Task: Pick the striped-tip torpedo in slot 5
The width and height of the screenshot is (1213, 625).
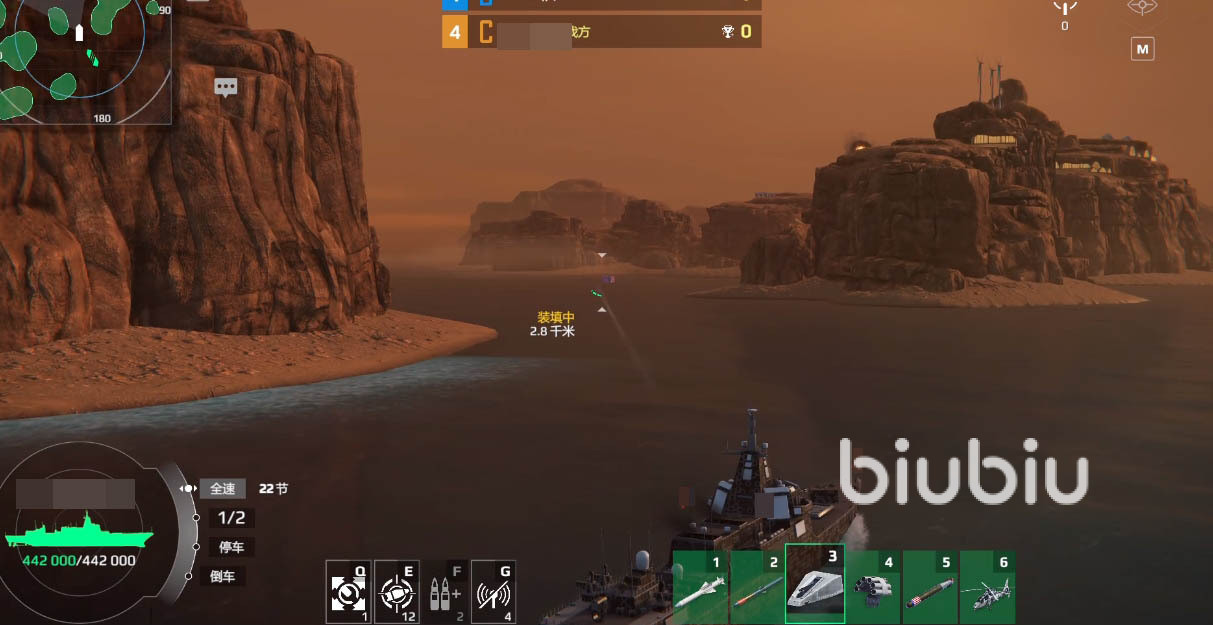Action: [930, 586]
